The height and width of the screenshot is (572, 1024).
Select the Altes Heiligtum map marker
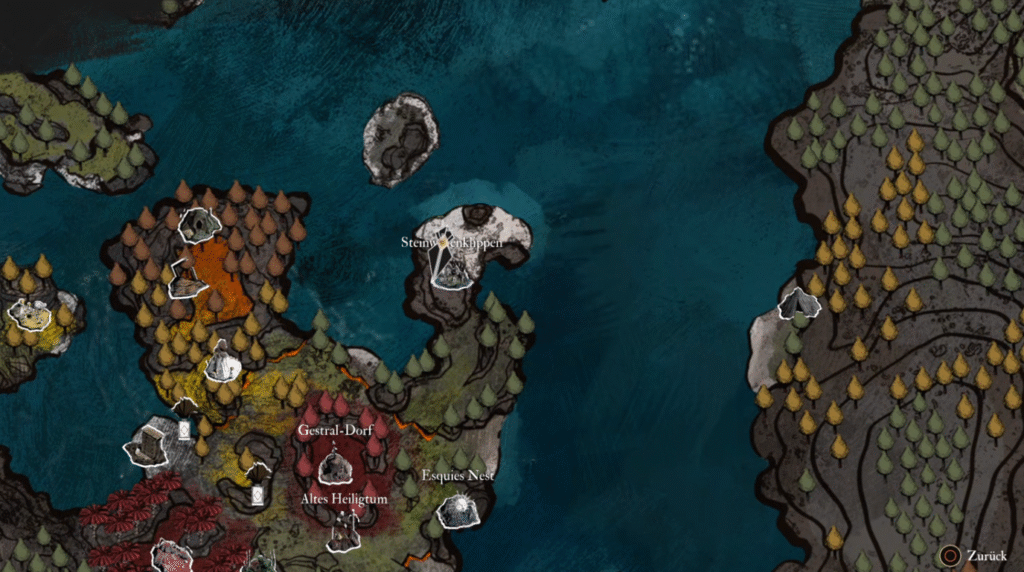[x=345, y=530]
